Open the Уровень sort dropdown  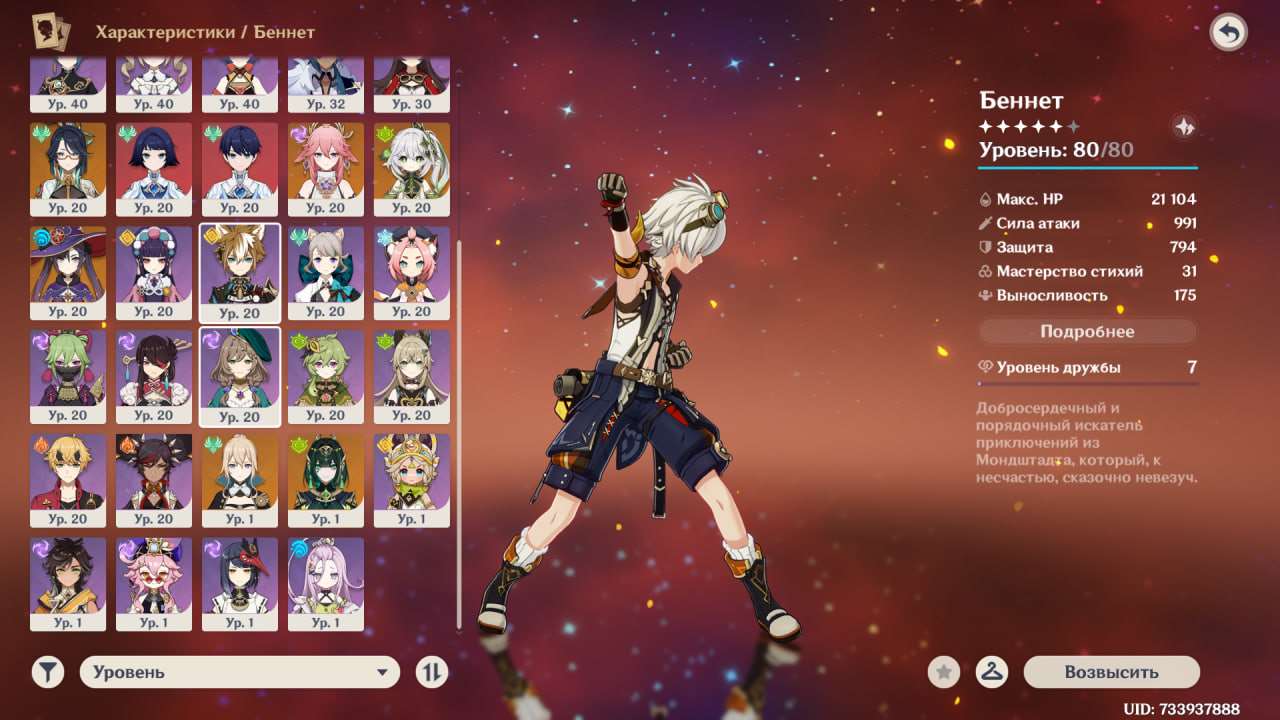pyautogui.click(x=239, y=672)
